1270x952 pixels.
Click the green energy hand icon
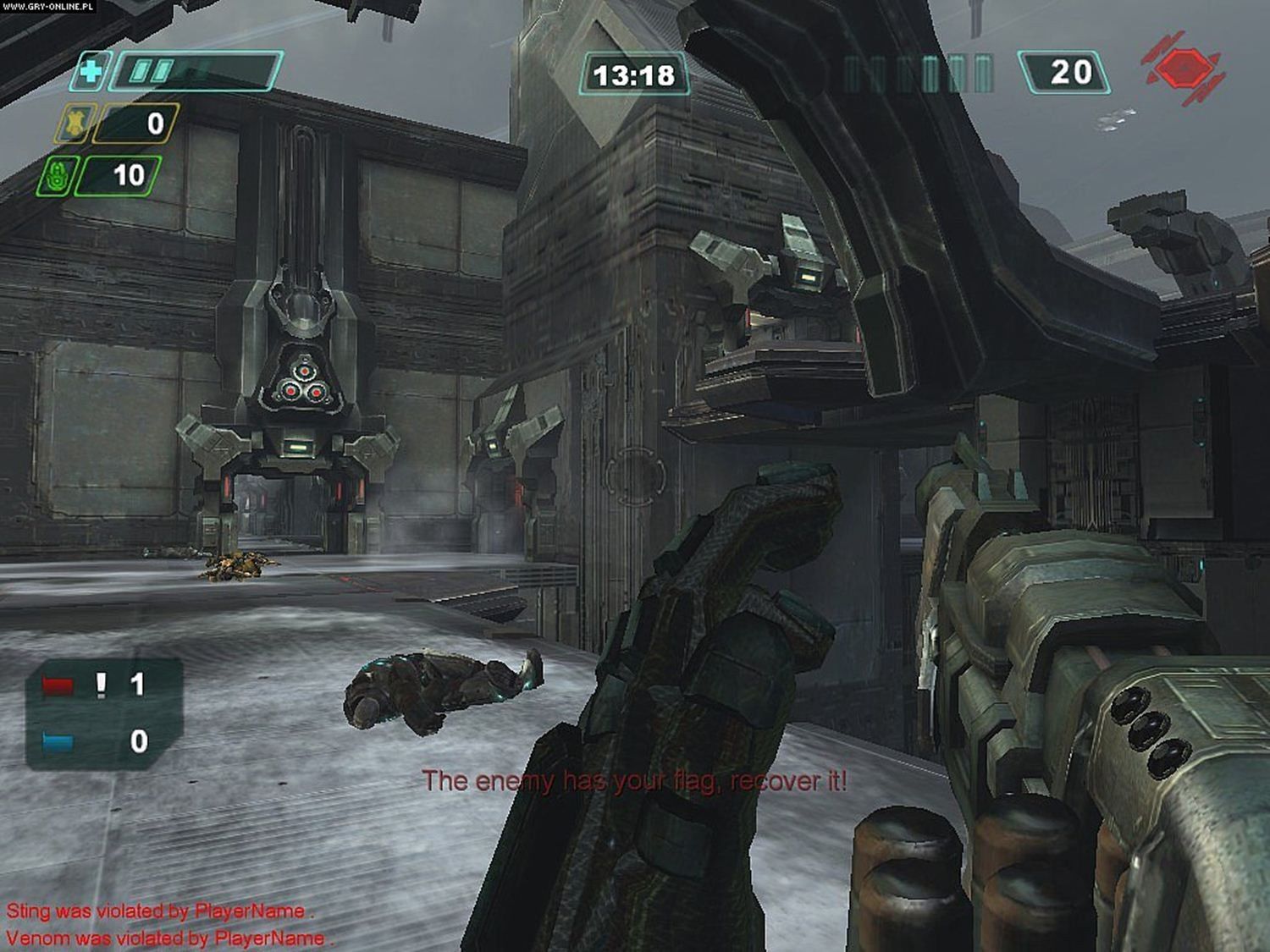click(57, 176)
